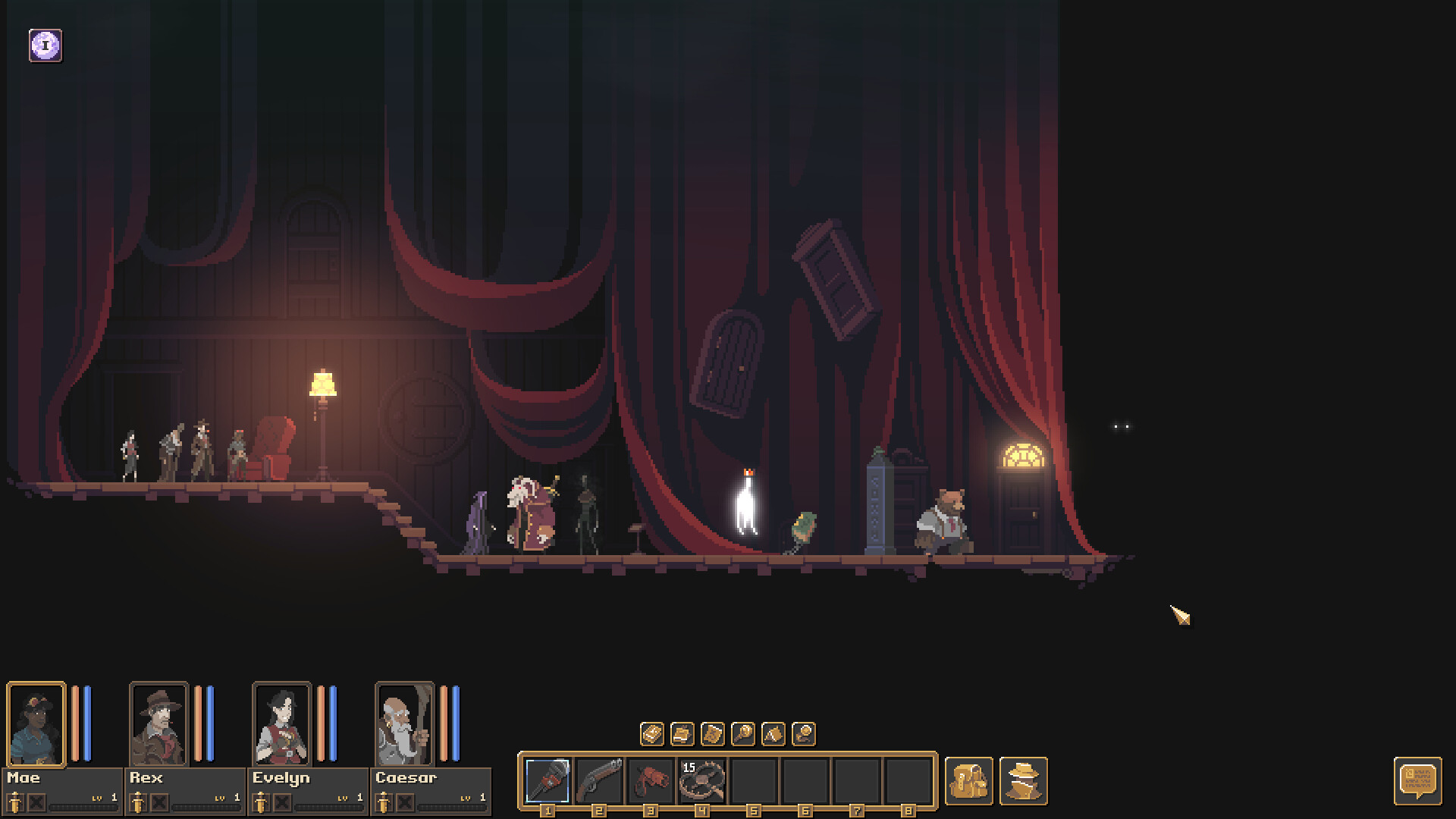Open the documents icon above the hotbar
Image resolution: width=1456 pixels, height=819 pixels.
(x=683, y=734)
